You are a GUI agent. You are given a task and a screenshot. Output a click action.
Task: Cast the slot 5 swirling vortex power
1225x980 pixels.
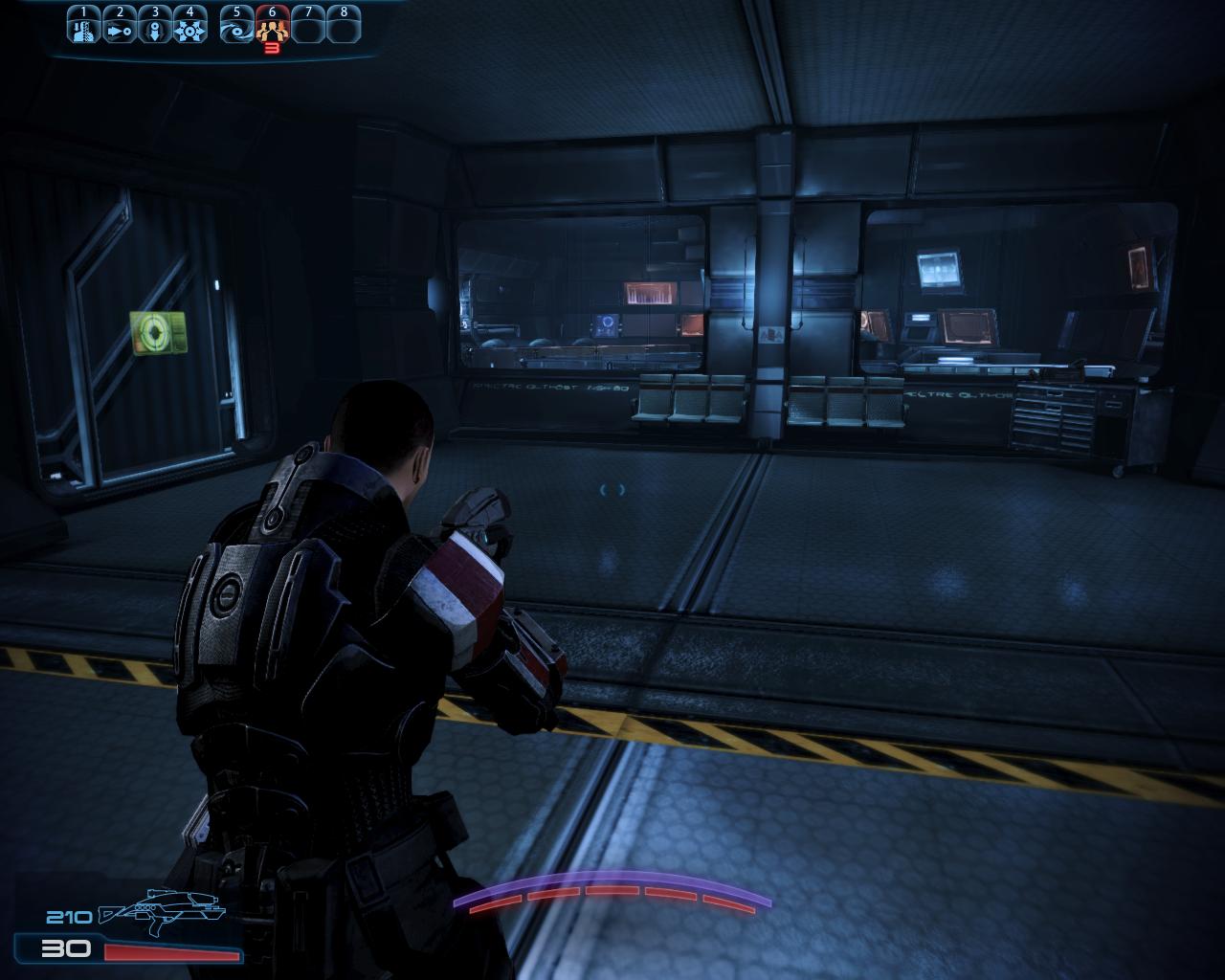236,28
